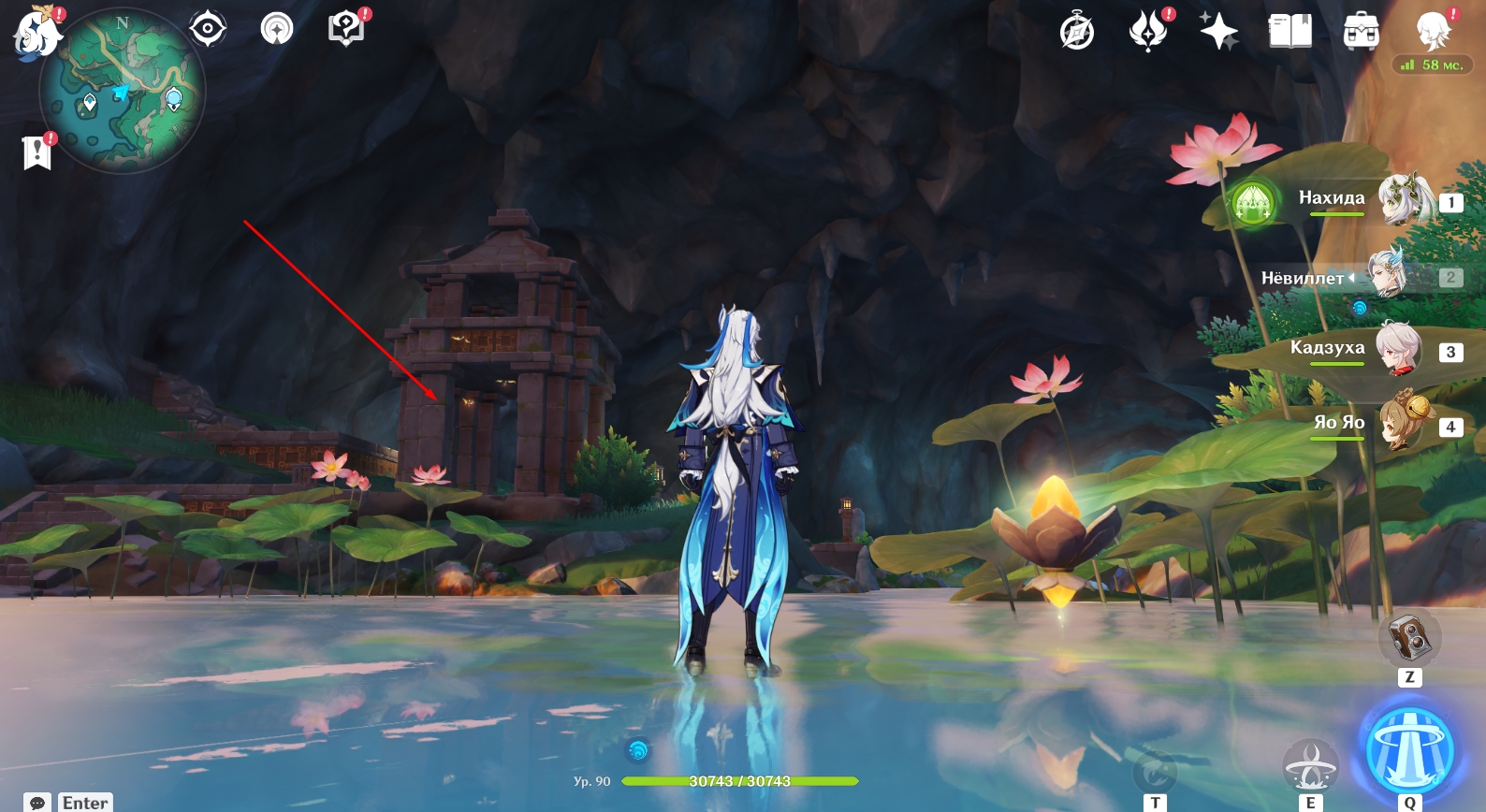Activate the Elemental Skill
The height and width of the screenshot is (812, 1486).
click(1310, 765)
